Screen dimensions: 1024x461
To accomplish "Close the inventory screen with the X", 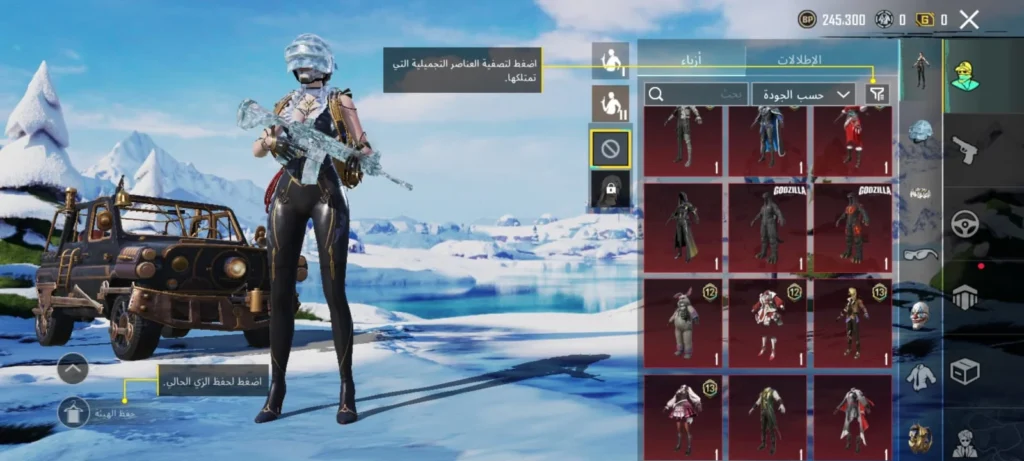I will coord(968,19).
